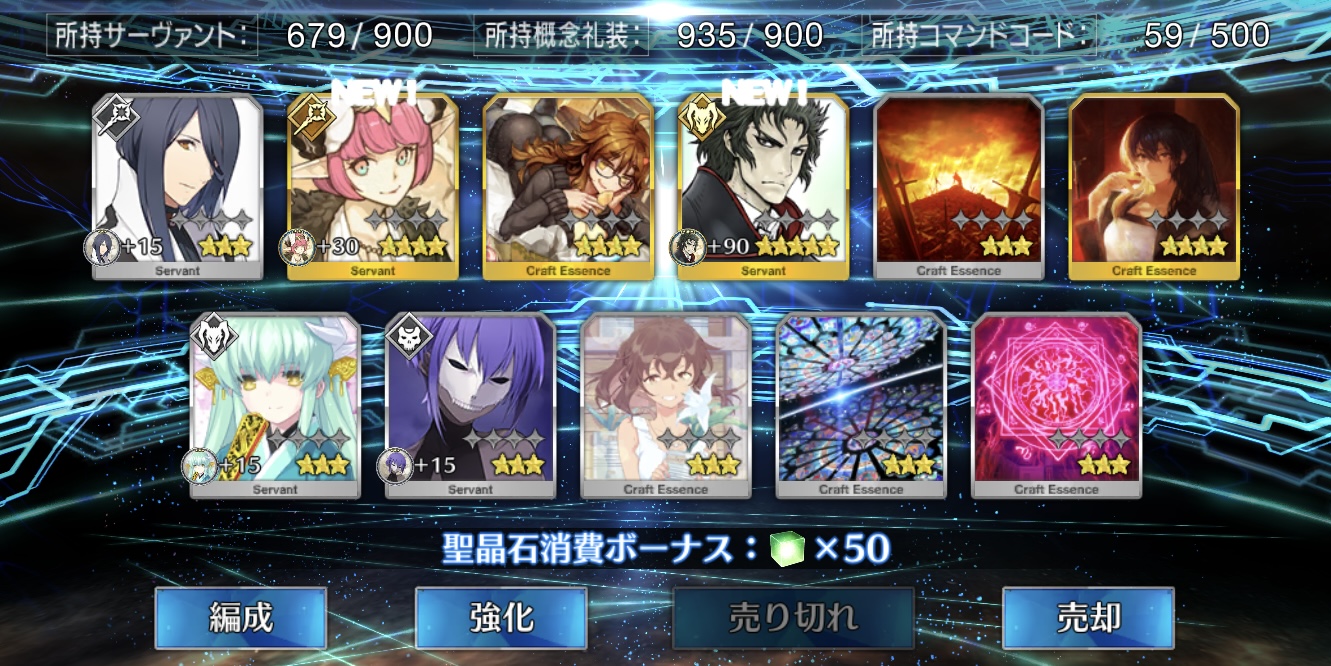View the burning battlefield Craft Essence card

click(959, 185)
